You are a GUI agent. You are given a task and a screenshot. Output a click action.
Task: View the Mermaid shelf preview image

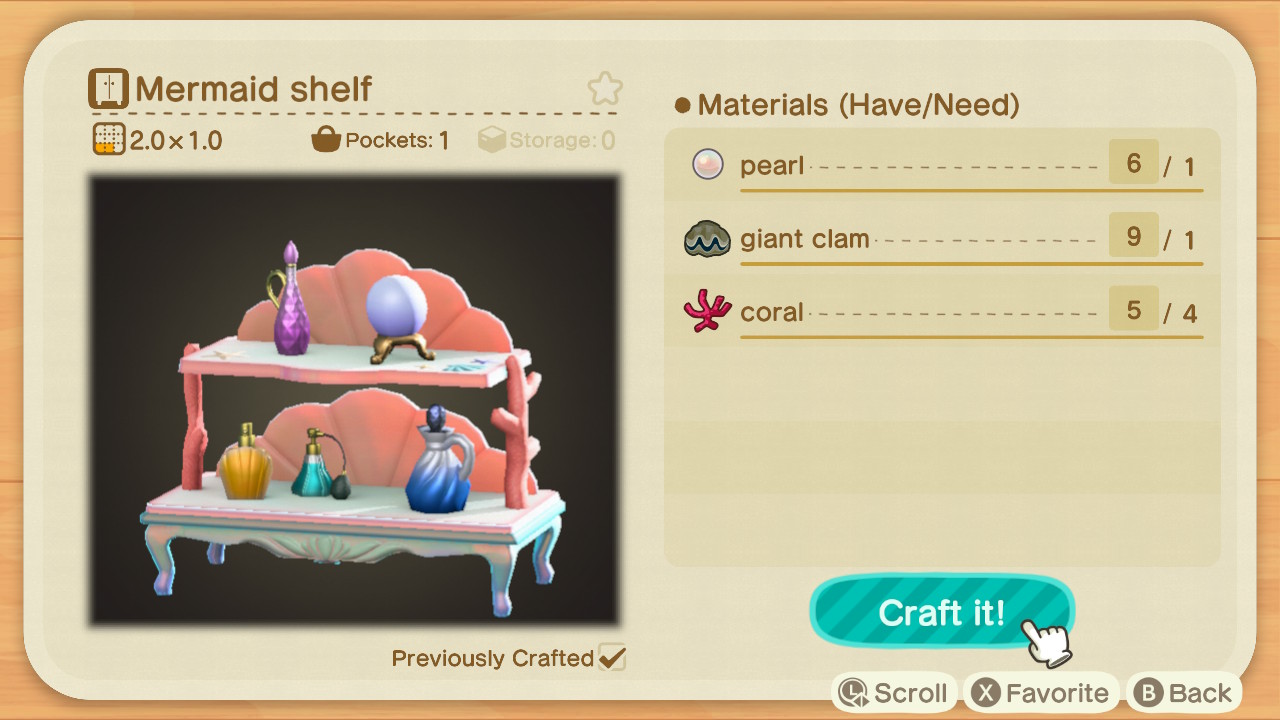pyautogui.click(x=355, y=401)
